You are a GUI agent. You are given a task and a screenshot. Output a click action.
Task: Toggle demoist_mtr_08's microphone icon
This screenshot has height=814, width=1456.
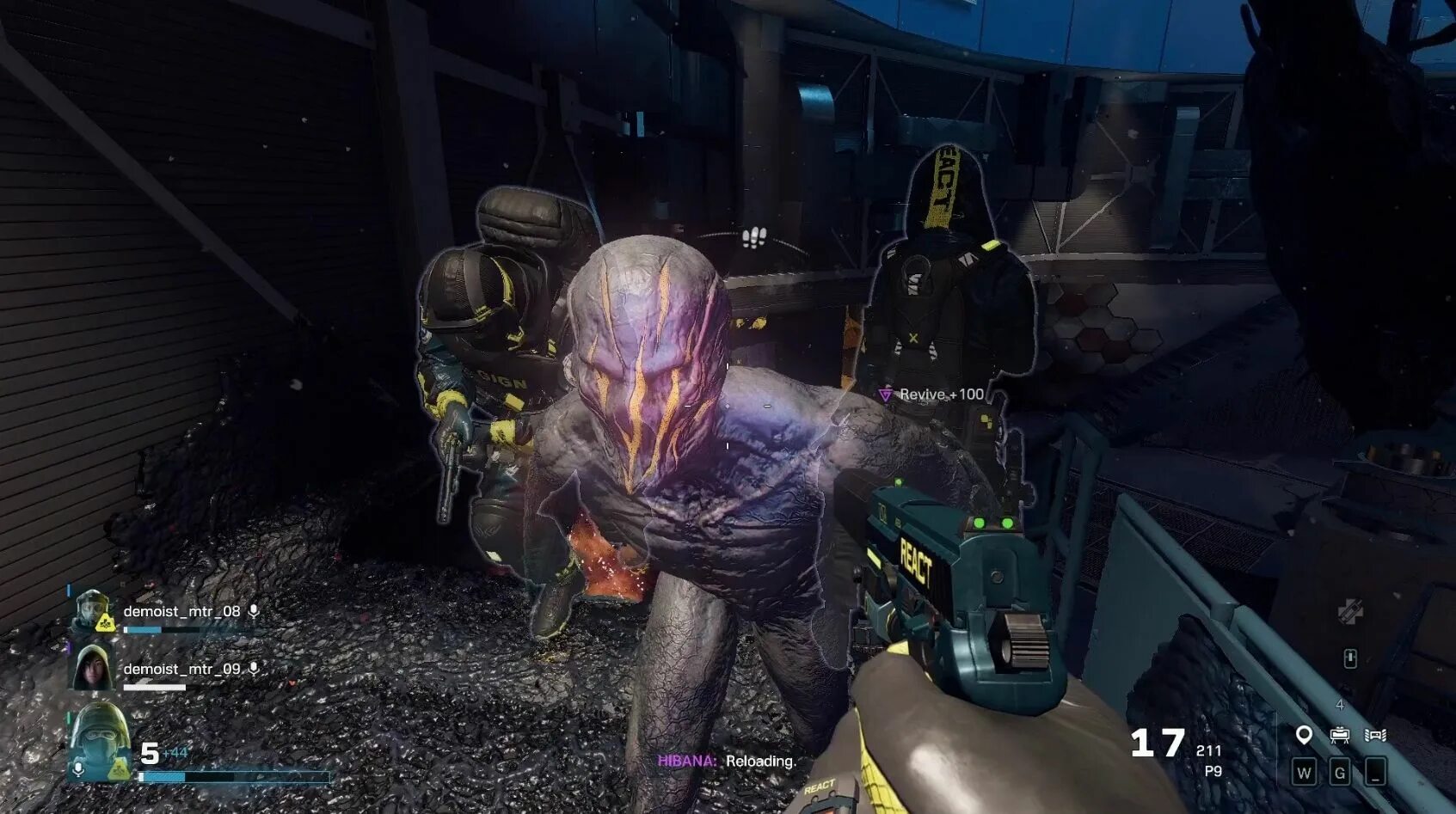pos(254,611)
